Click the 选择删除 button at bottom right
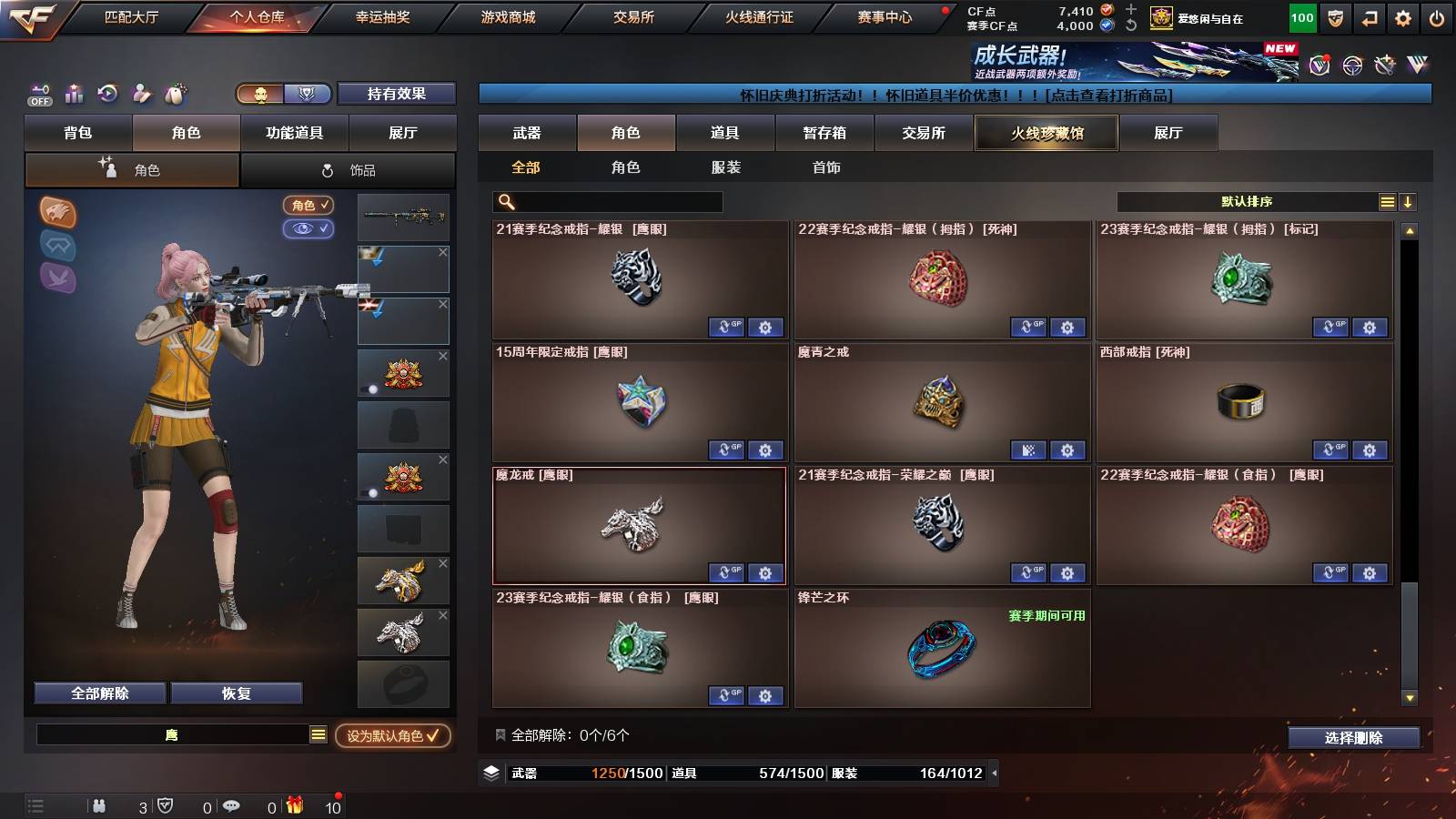1456x819 pixels. tap(1352, 739)
